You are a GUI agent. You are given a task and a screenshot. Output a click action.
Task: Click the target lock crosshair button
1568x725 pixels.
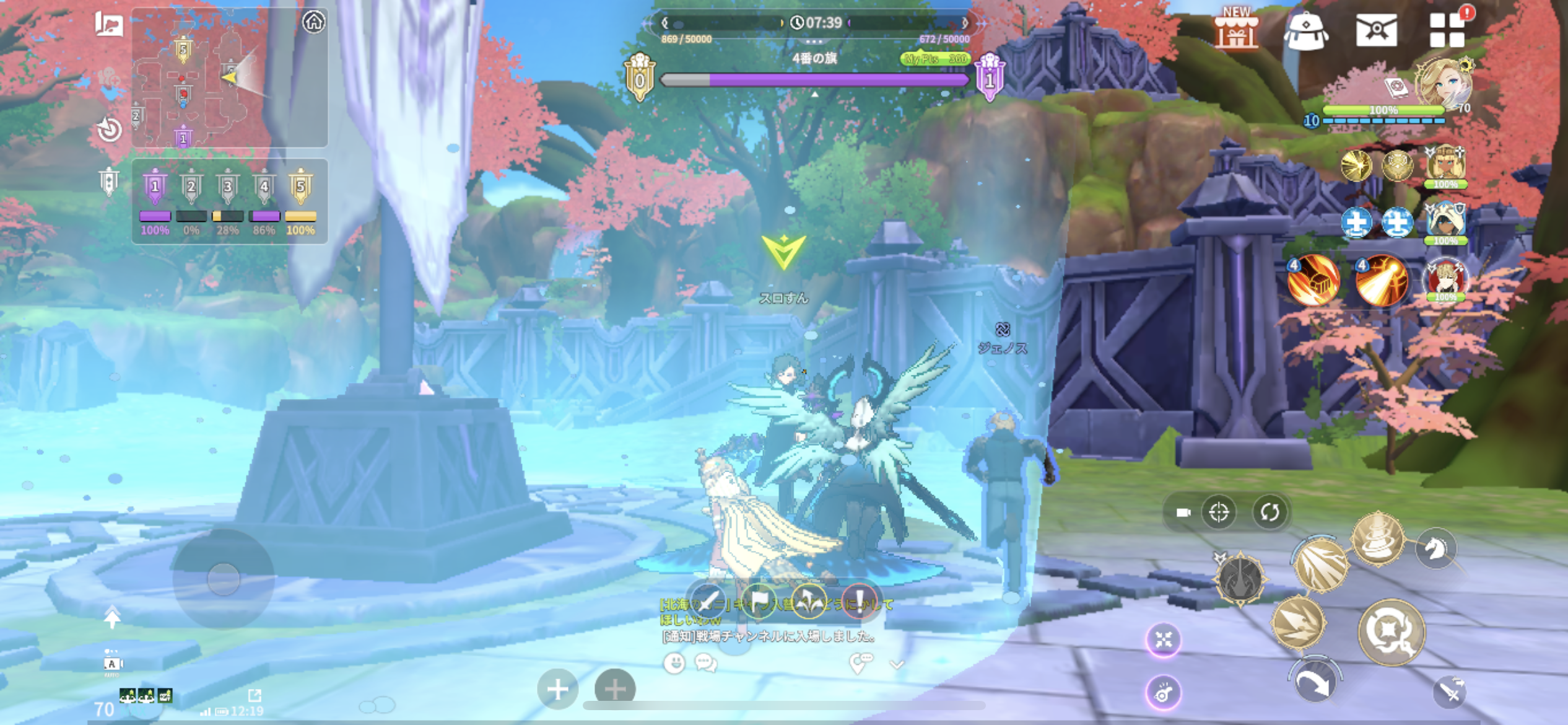pyautogui.click(x=1219, y=512)
